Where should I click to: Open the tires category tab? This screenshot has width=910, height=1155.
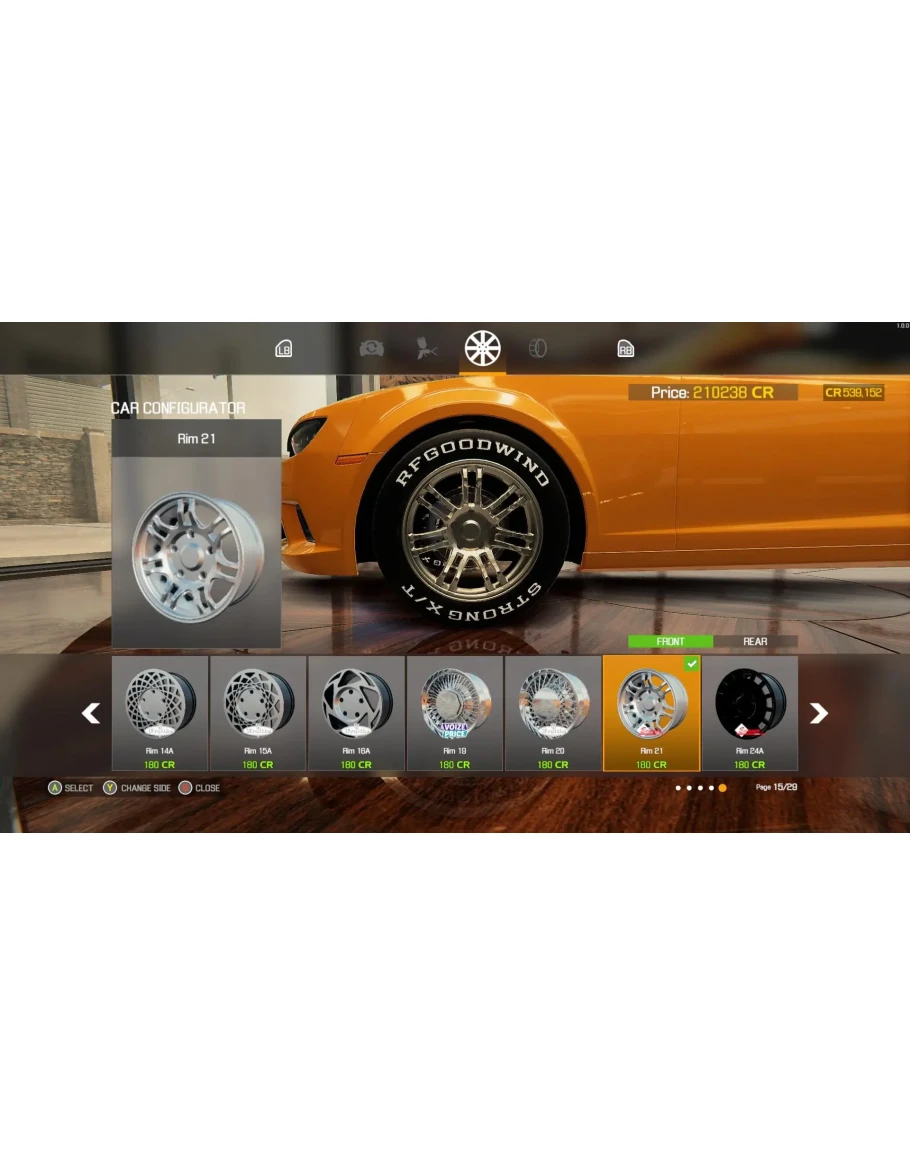point(537,348)
